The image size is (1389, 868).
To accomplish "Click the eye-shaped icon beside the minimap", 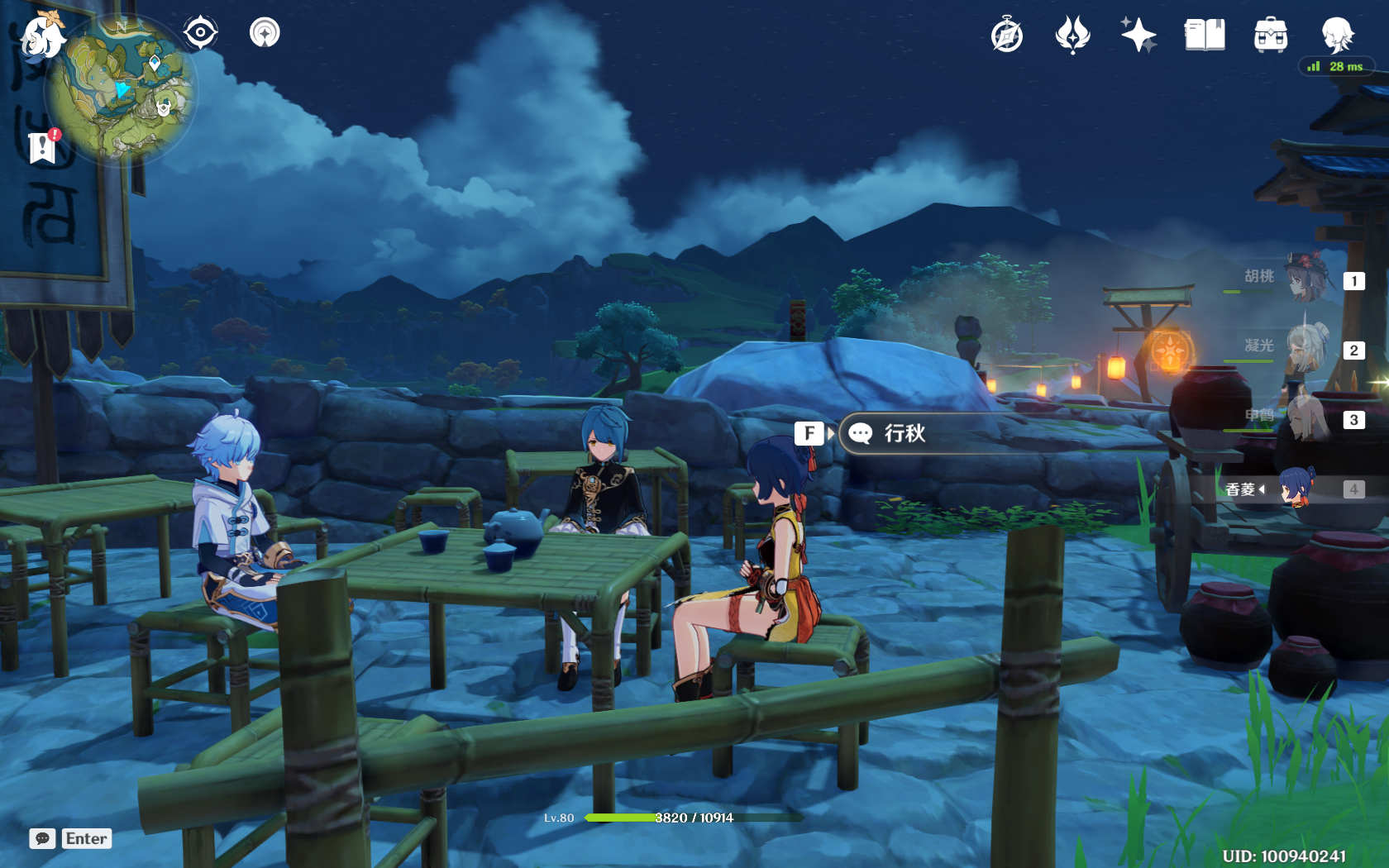I will coord(200,33).
